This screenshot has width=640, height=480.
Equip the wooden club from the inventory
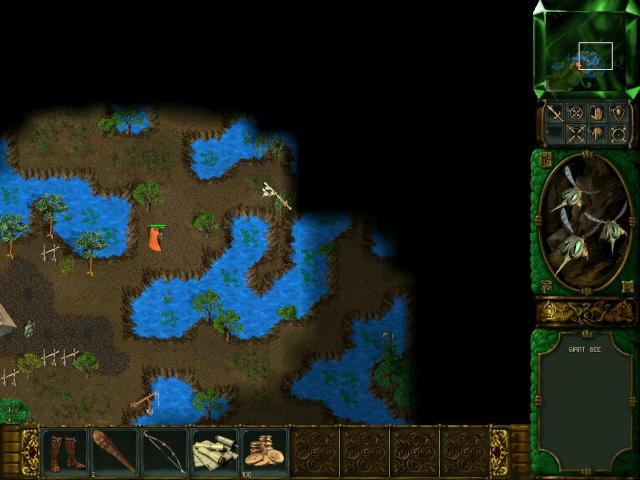pyautogui.click(x=115, y=451)
